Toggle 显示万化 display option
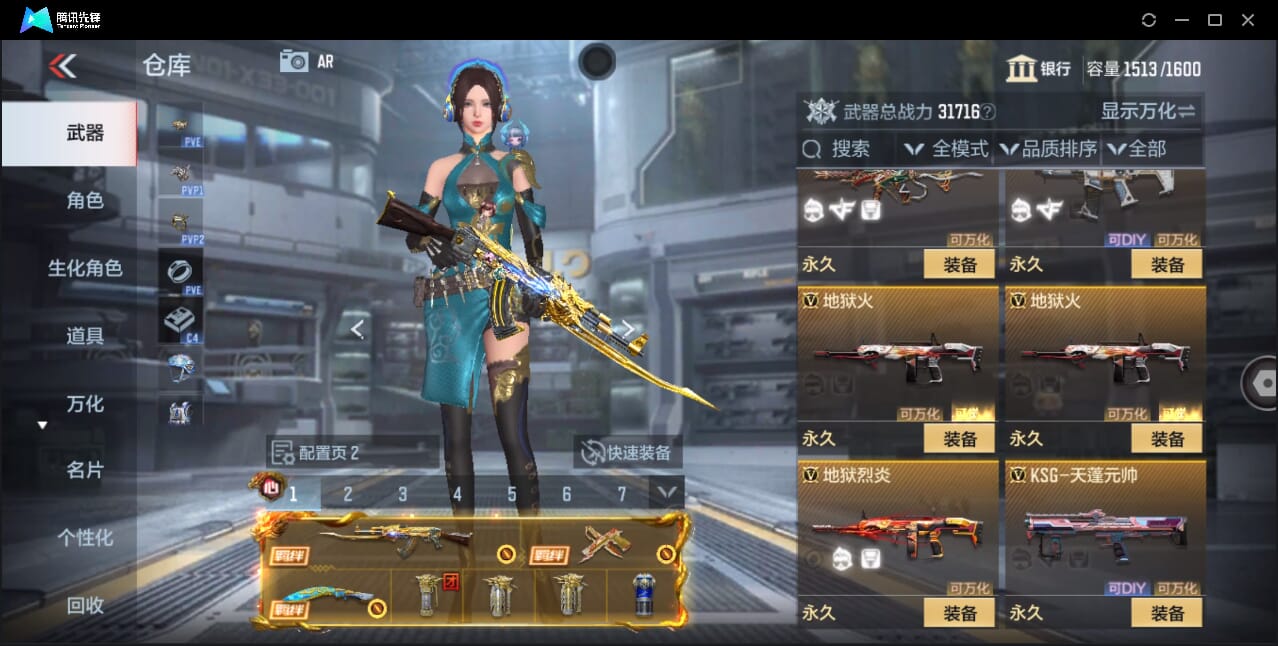This screenshot has width=1278, height=646. tap(1148, 111)
